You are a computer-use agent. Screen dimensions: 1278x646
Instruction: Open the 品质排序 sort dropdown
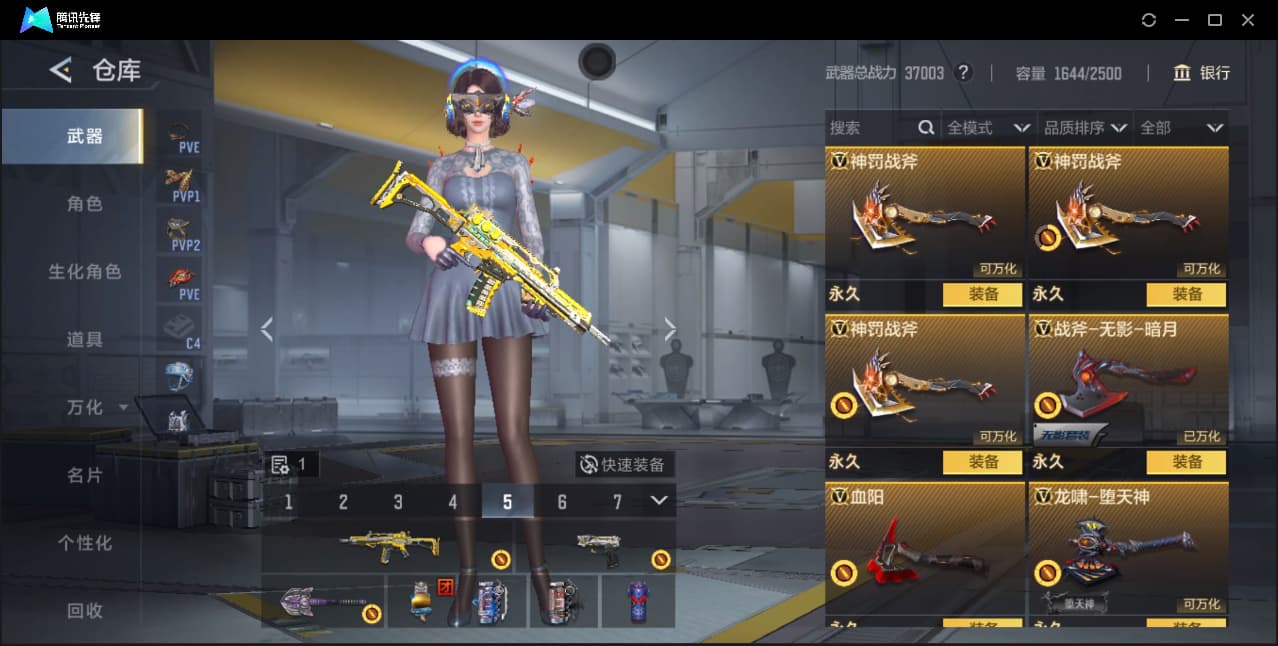[1085, 128]
